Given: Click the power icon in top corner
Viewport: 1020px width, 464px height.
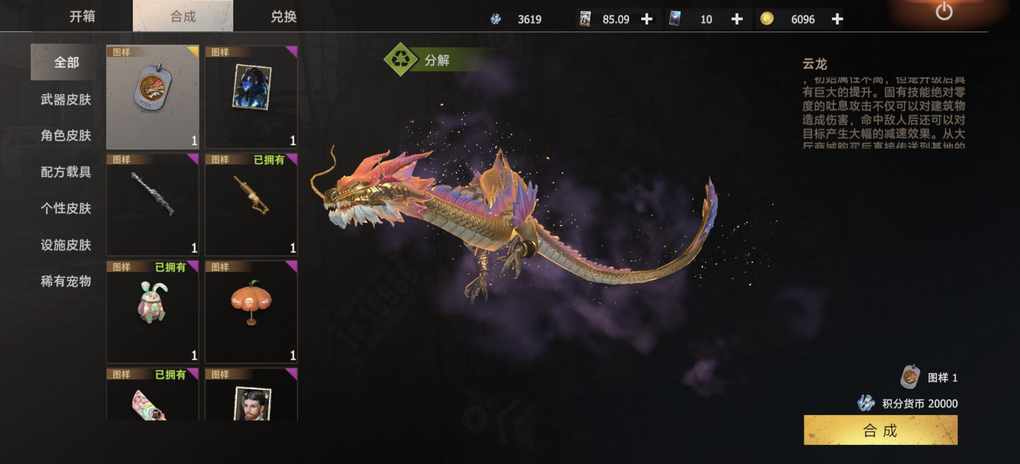Looking at the screenshot, I should [x=944, y=12].
